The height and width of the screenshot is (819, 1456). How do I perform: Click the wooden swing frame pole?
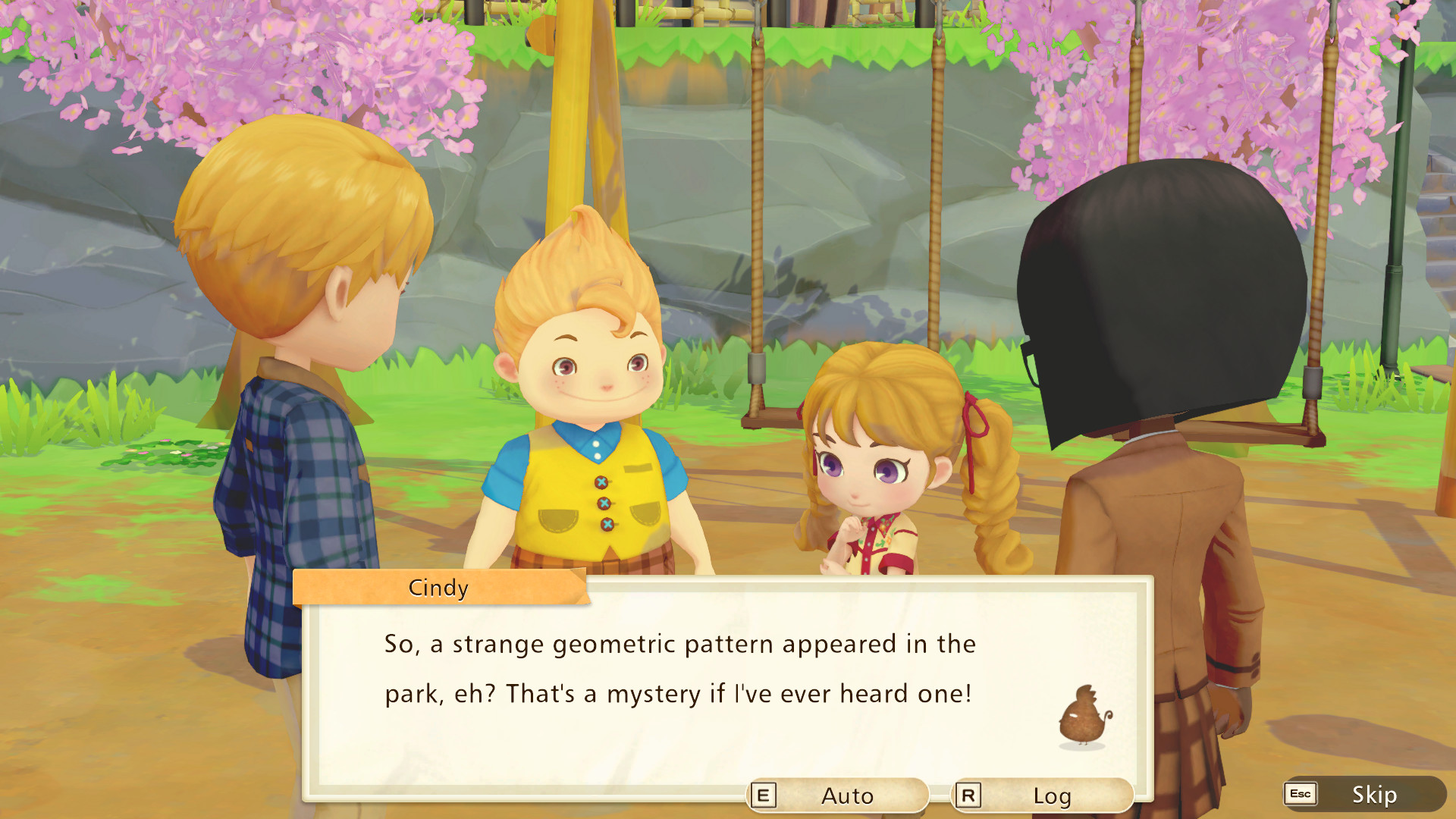584,152
